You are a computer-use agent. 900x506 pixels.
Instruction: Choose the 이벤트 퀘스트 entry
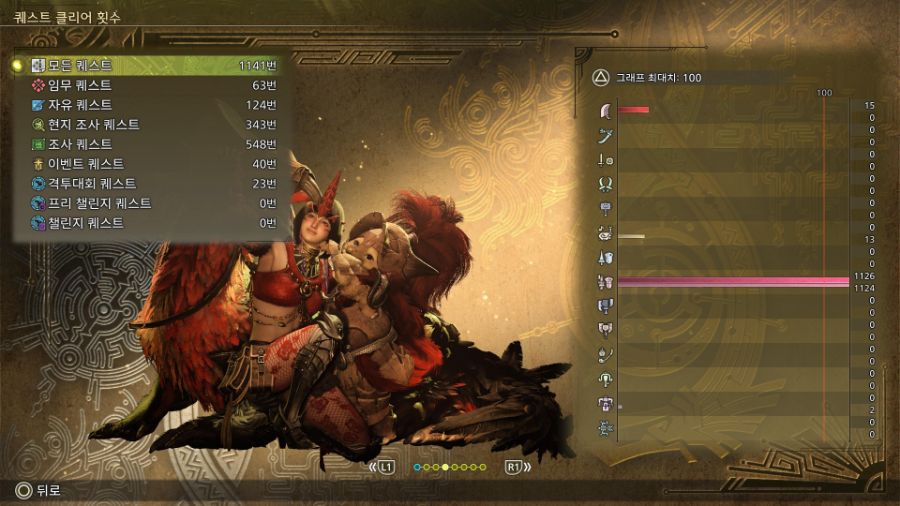150,164
